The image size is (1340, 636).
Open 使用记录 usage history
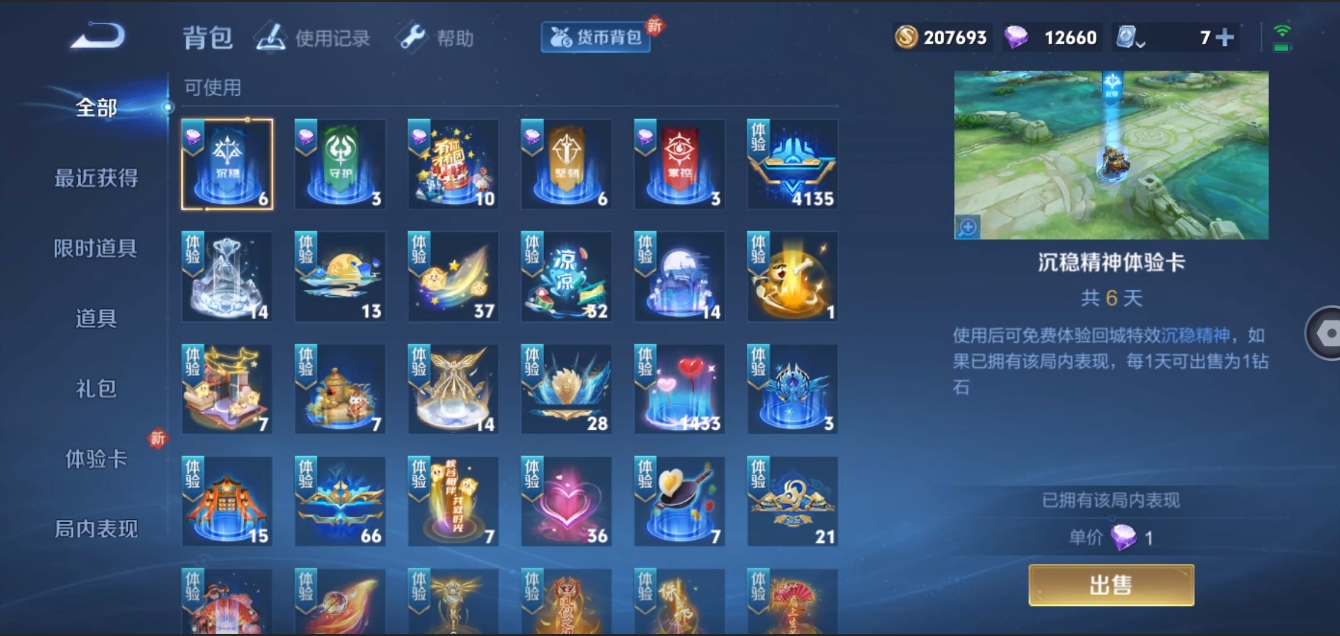tap(313, 38)
